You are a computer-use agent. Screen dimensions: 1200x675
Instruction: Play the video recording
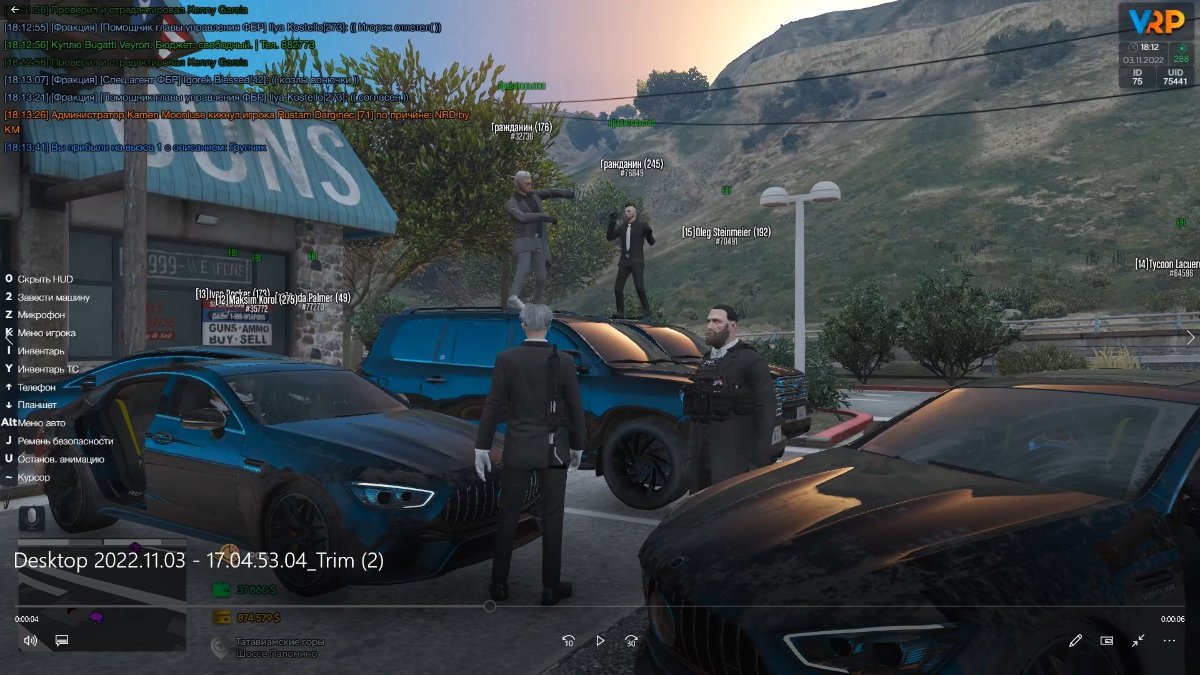click(600, 641)
